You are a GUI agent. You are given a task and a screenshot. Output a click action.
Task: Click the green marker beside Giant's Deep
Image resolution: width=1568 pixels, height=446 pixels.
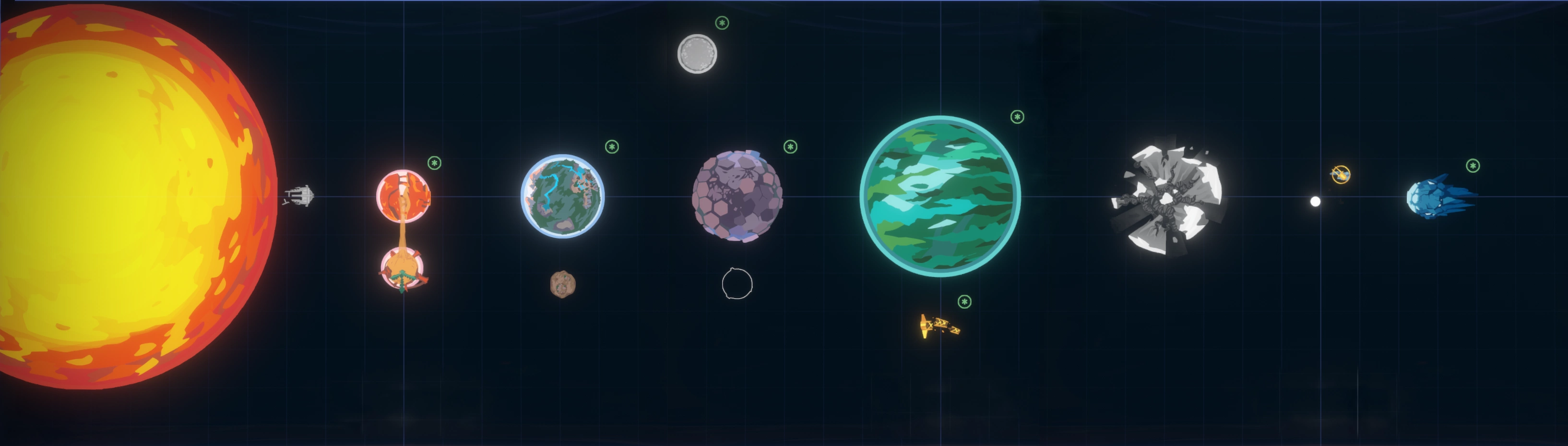click(1017, 117)
